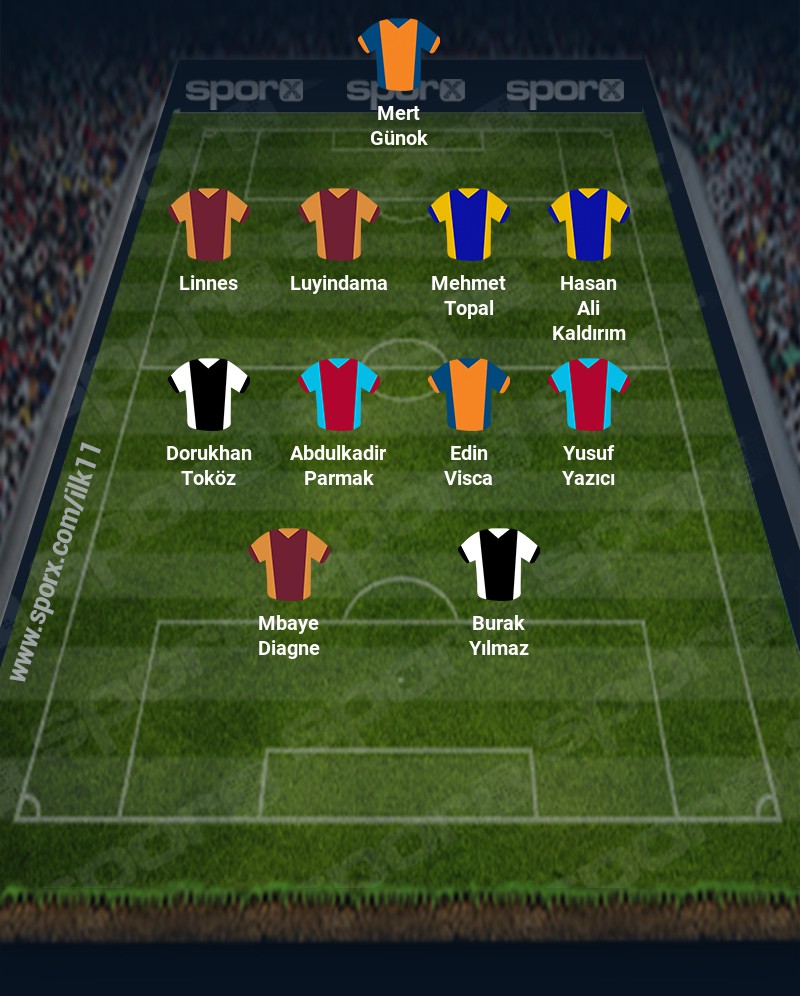Pick the Edin Visca jersey

point(469,394)
